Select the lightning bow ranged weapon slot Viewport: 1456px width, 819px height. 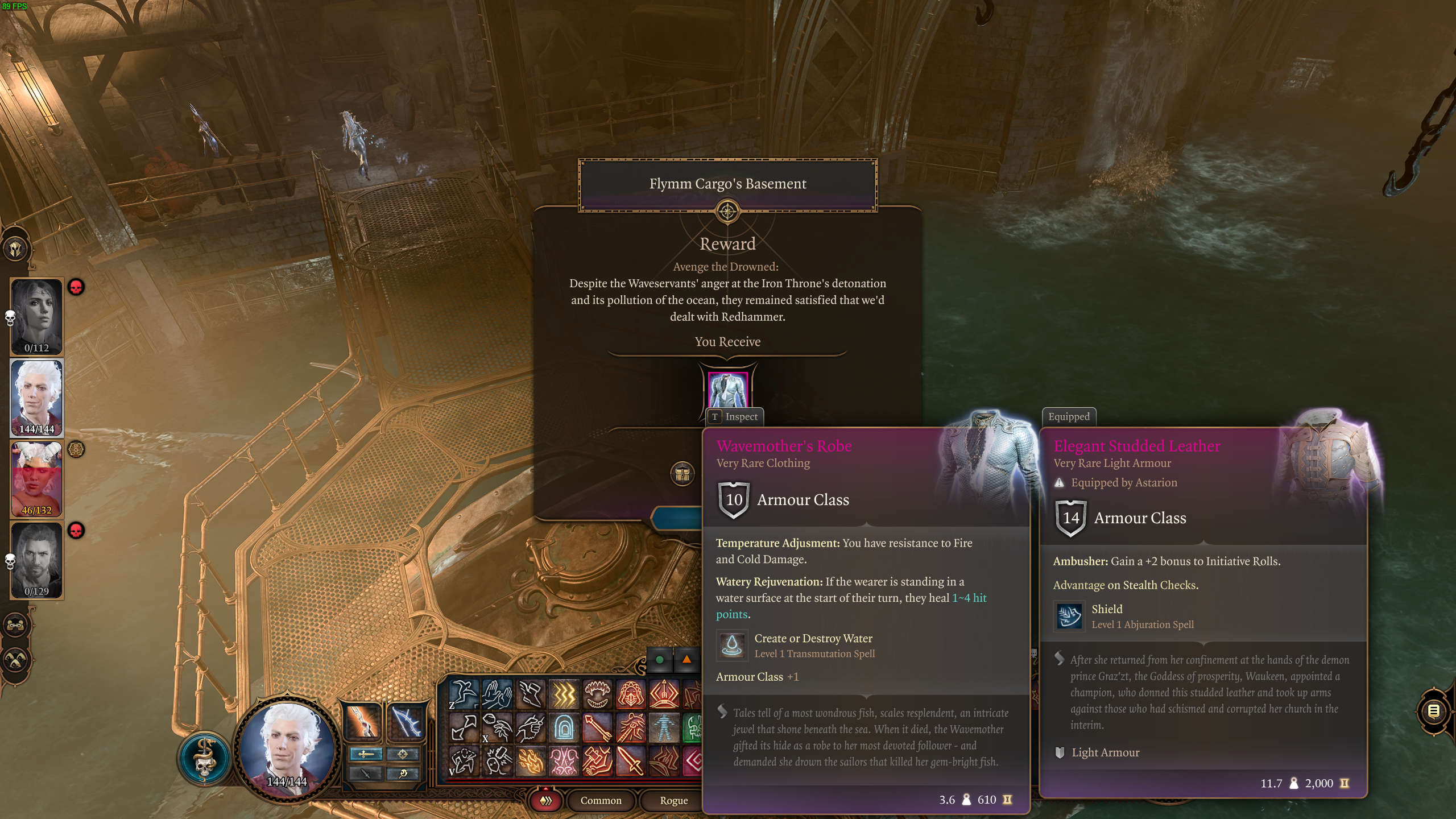pyautogui.click(x=406, y=721)
